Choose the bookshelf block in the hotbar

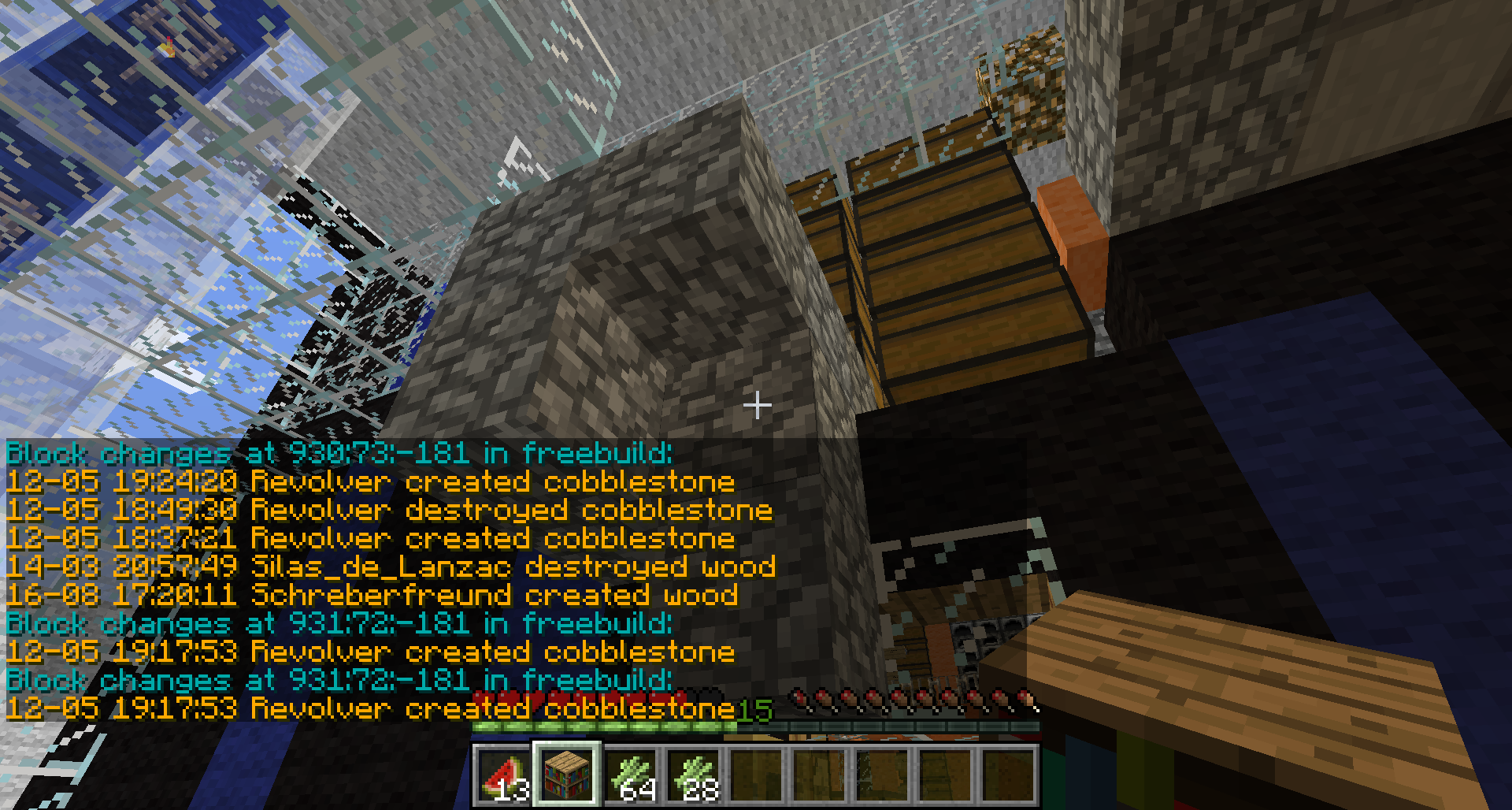[567, 775]
